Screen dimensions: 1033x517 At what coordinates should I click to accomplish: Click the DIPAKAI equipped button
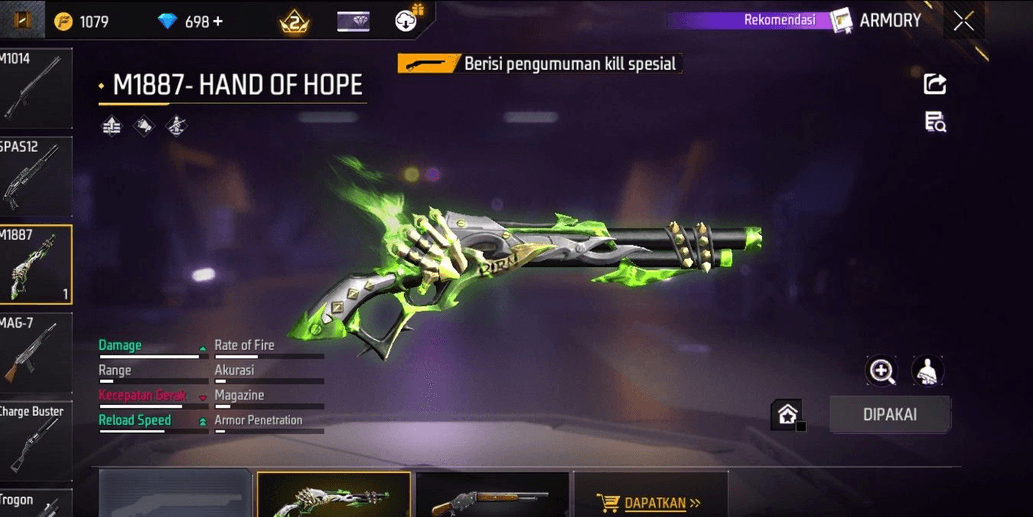pos(889,414)
